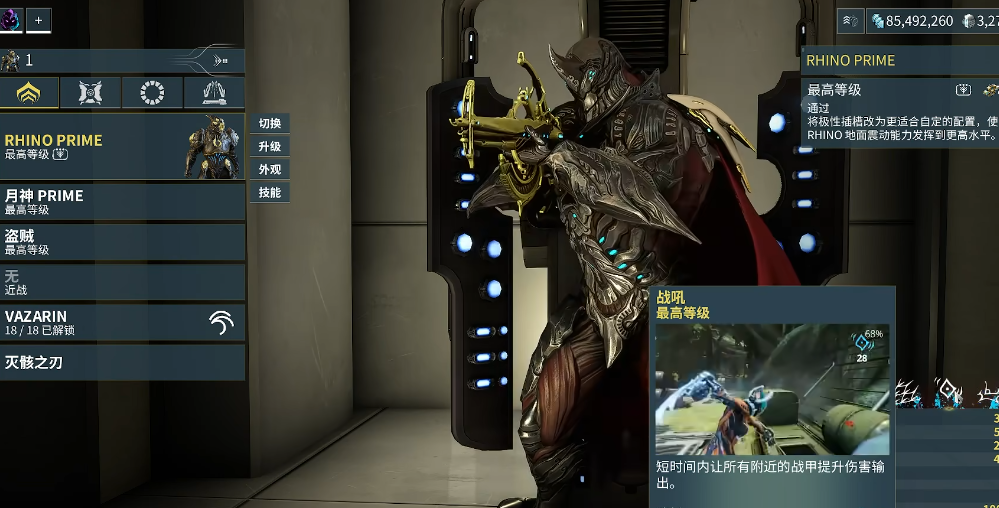Switch to the winged pedestal tab
The width and height of the screenshot is (999, 508).
pos(214,93)
